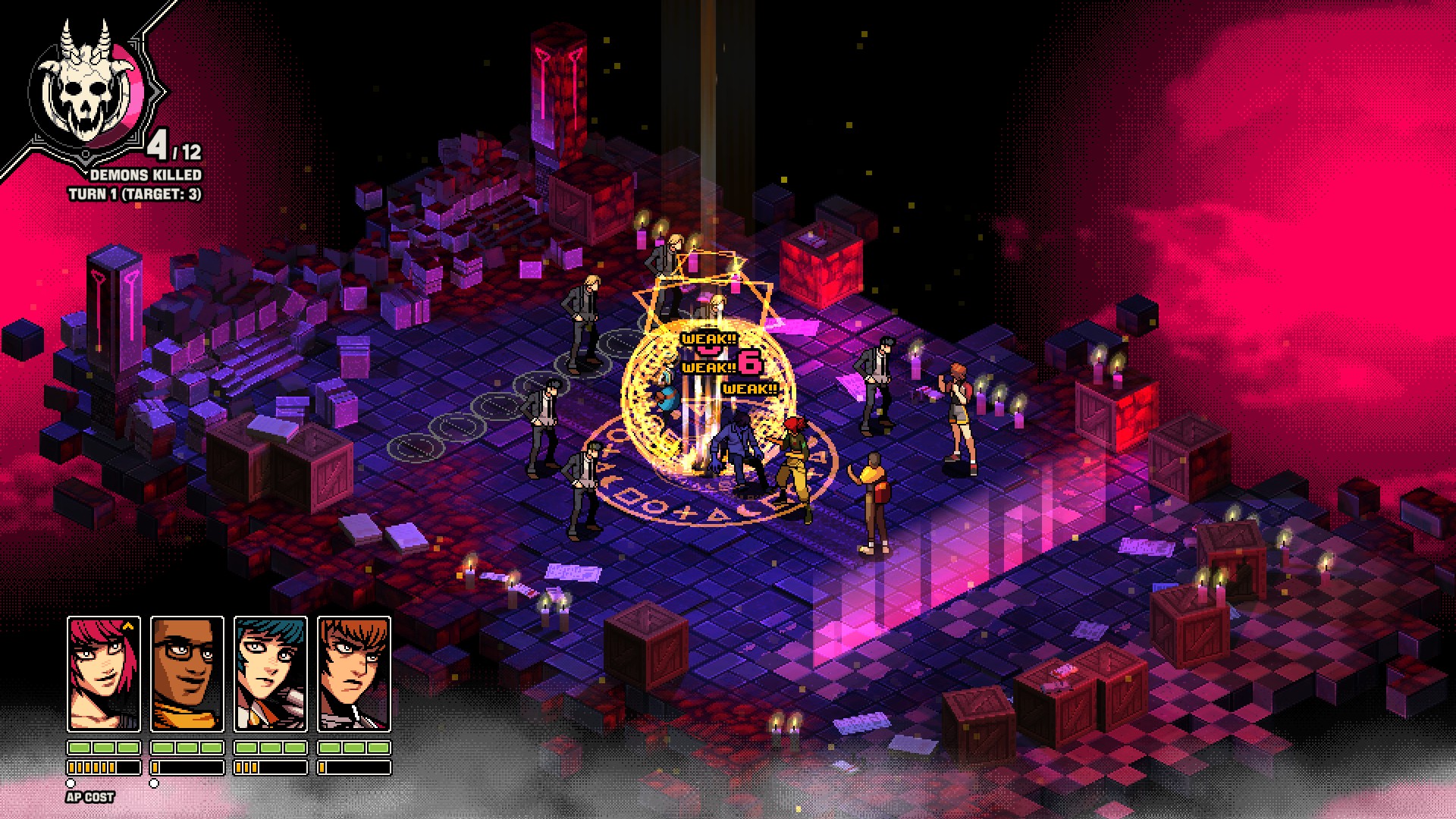This screenshot has height=819, width=1456.
Task: Toggle the second character's action indicator circle
Action: [x=155, y=783]
